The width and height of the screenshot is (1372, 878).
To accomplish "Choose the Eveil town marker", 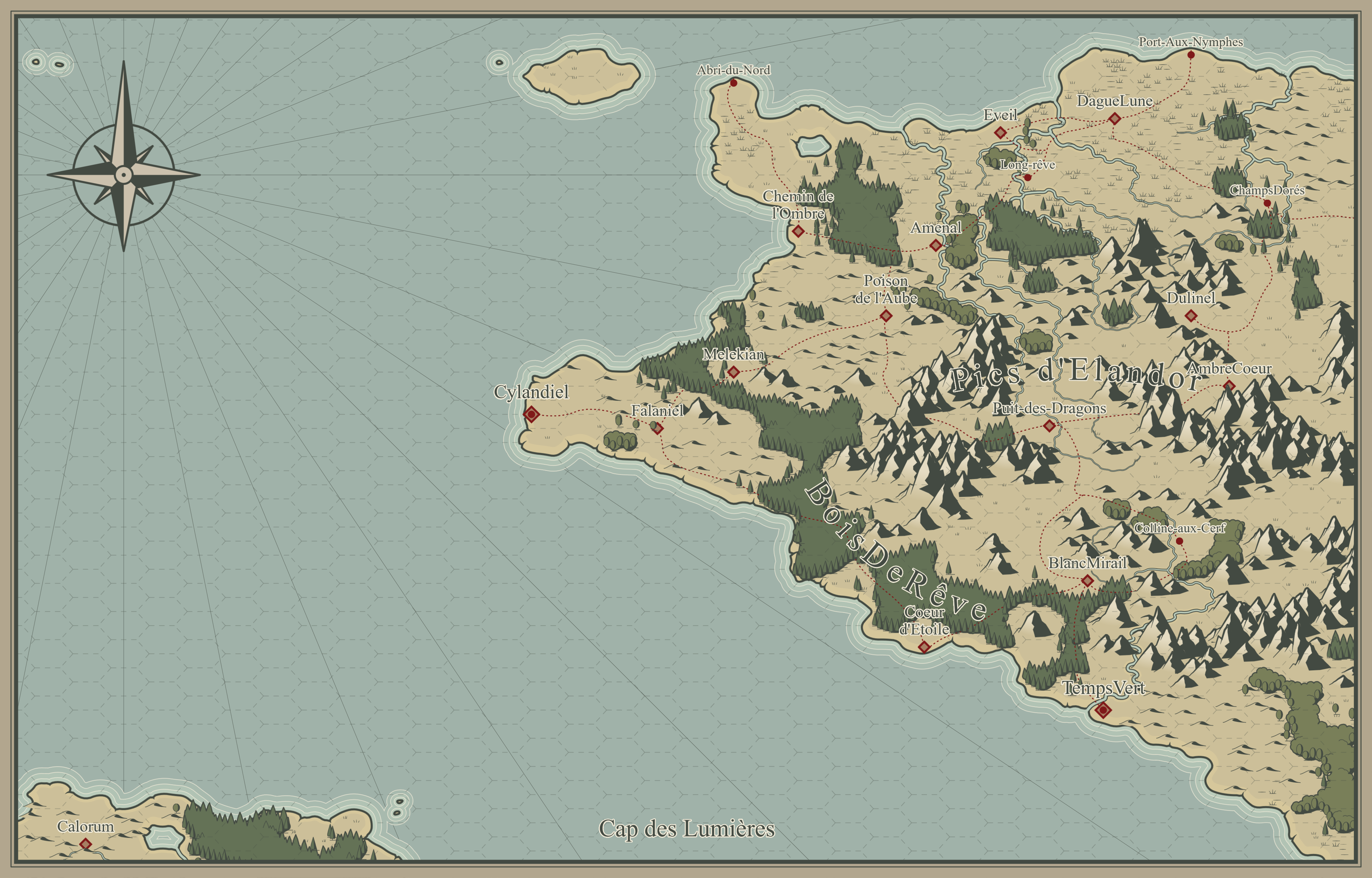I will [1000, 133].
